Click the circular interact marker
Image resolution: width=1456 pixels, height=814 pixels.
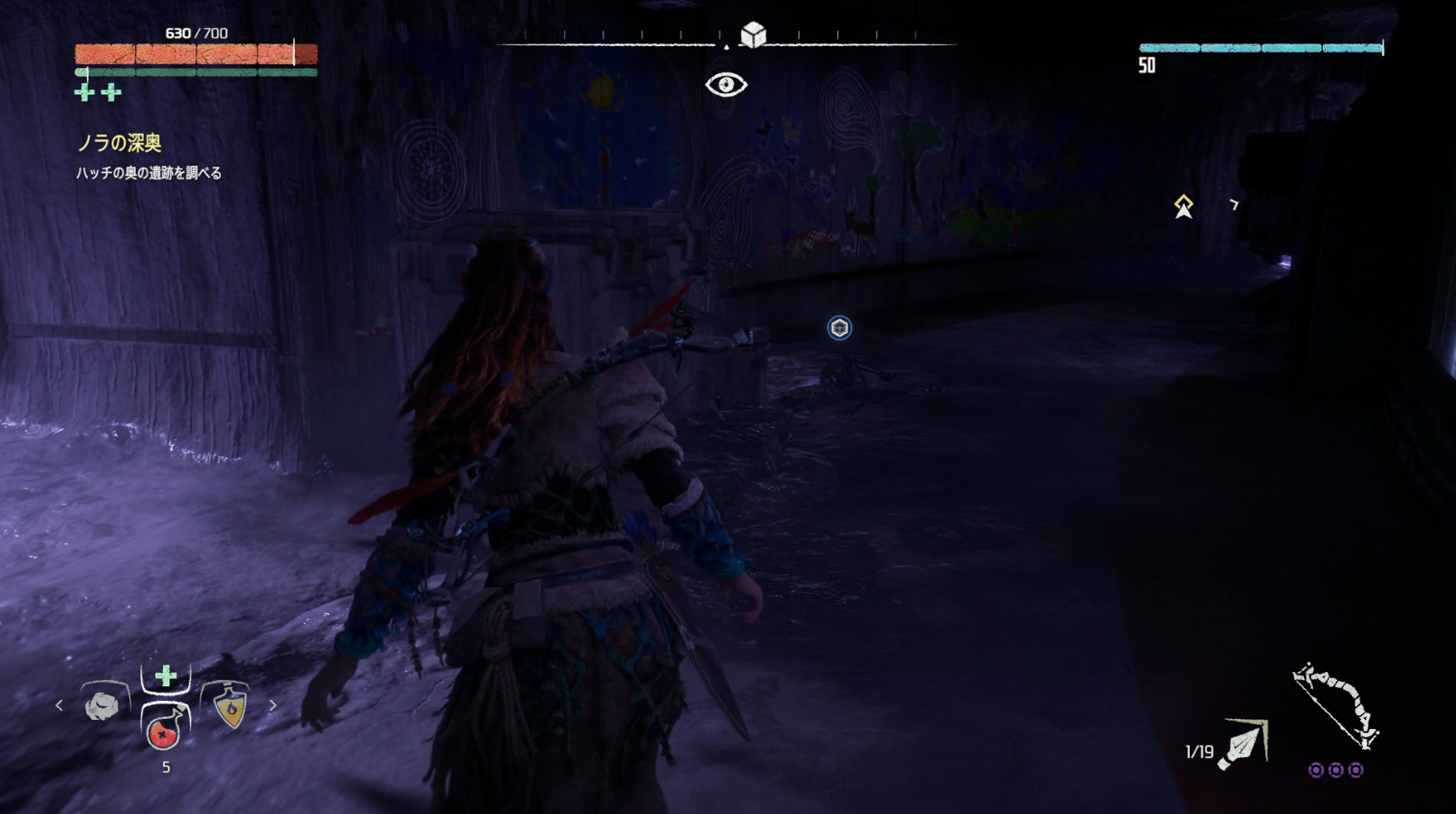coord(840,328)
